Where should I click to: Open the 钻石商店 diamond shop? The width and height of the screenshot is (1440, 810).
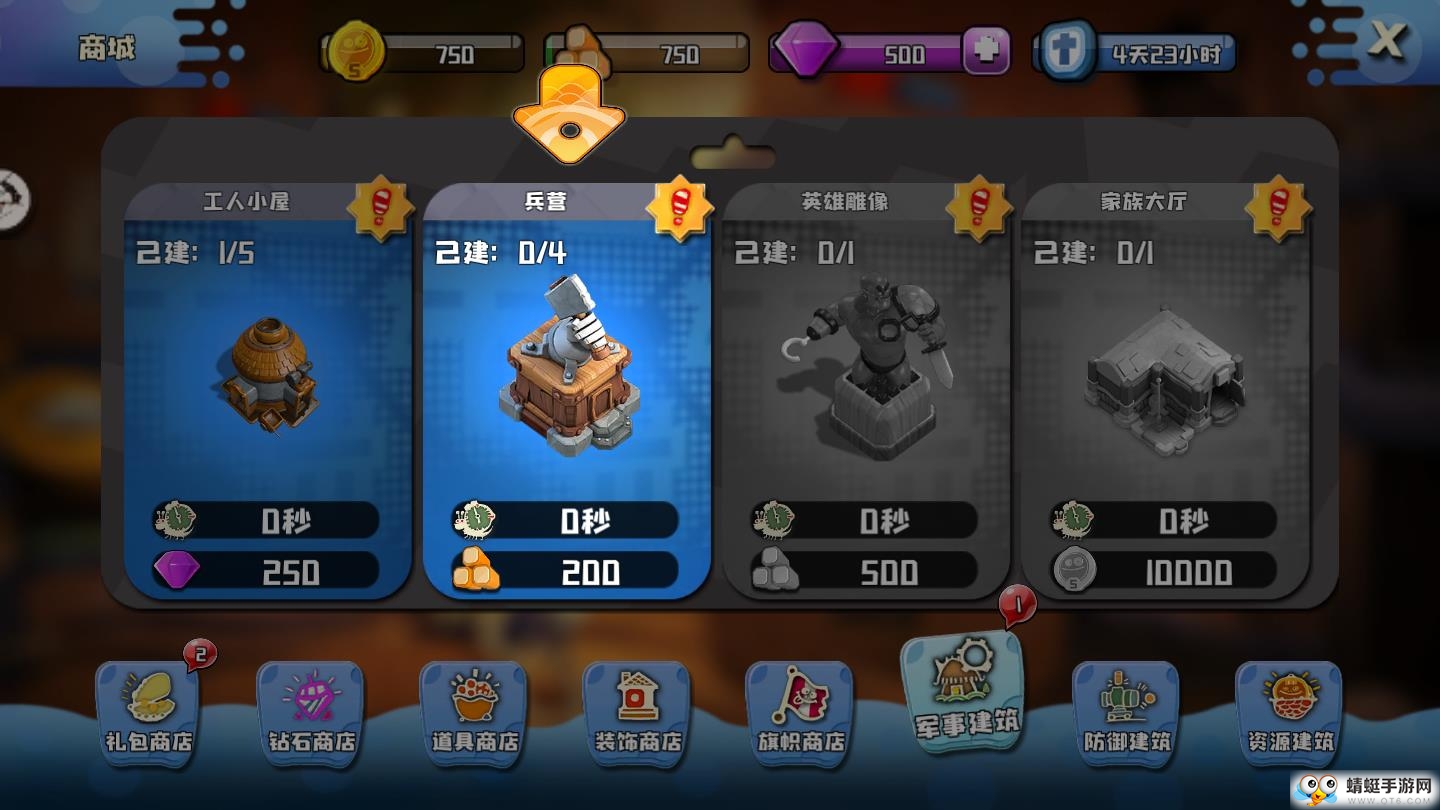pos(311,712)
